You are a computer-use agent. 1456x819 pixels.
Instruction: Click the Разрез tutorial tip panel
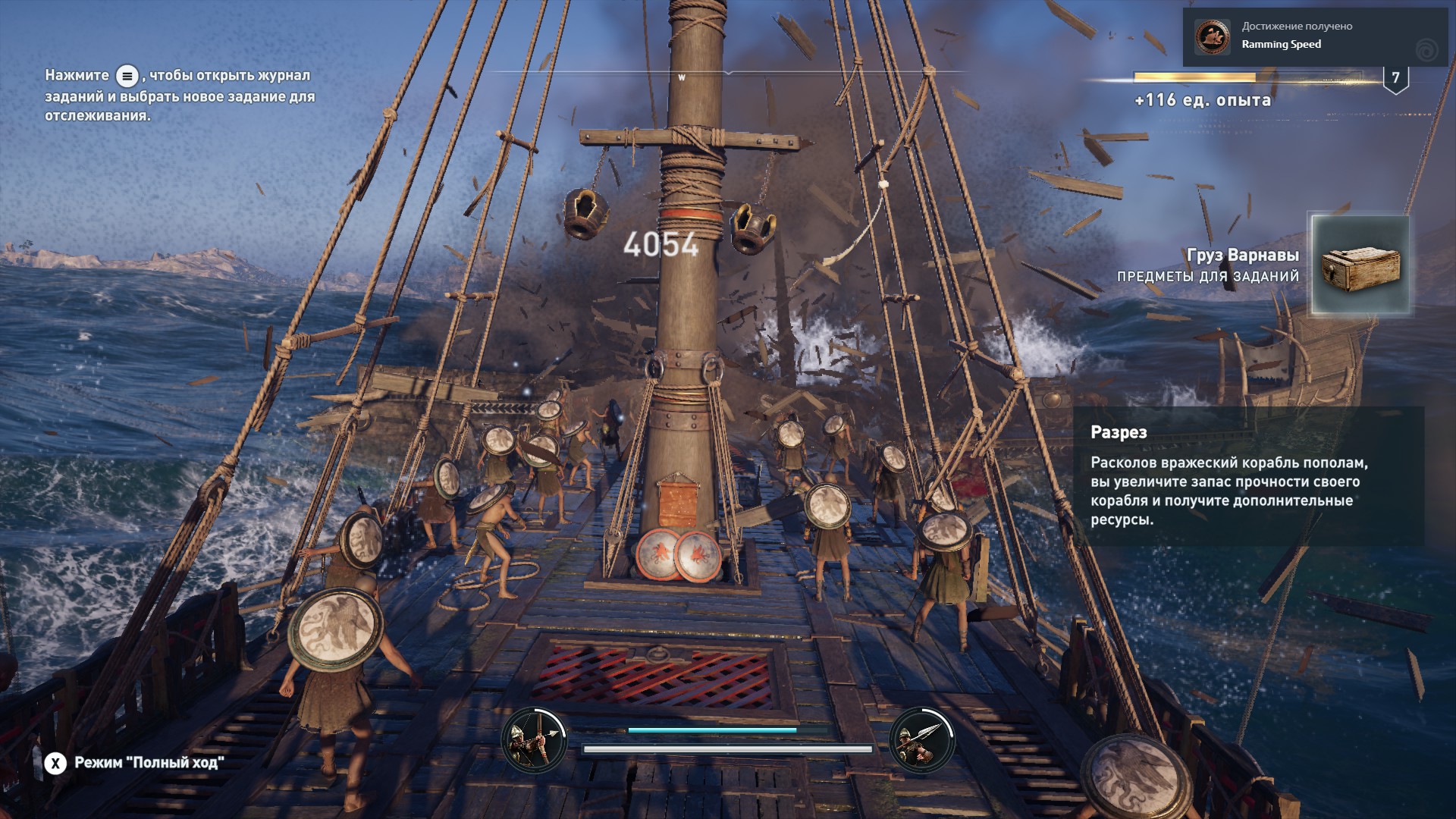(1248, 475)
